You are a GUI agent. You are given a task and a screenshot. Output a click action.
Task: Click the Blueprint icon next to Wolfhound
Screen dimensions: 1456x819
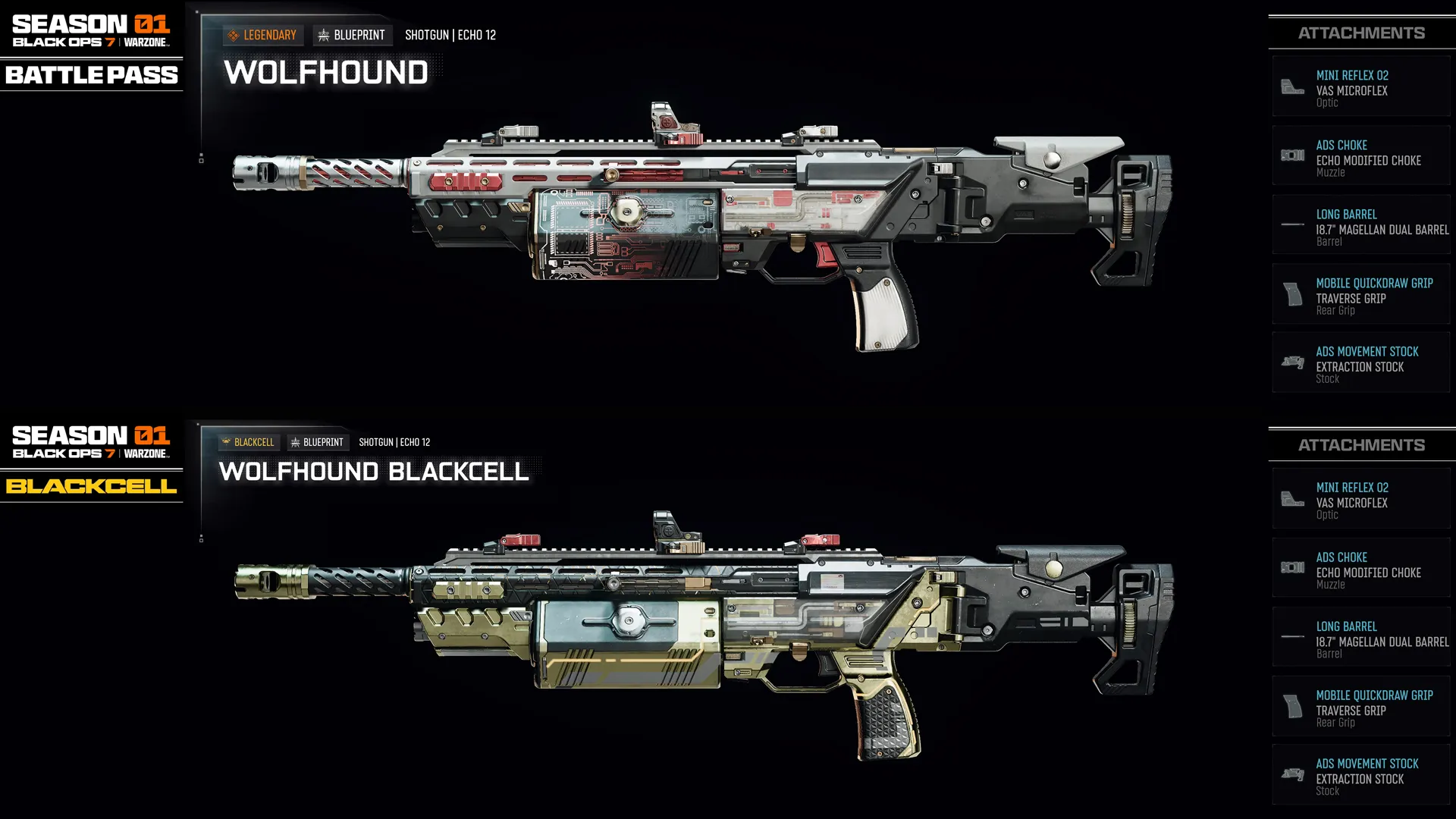(x=324, y=34)
